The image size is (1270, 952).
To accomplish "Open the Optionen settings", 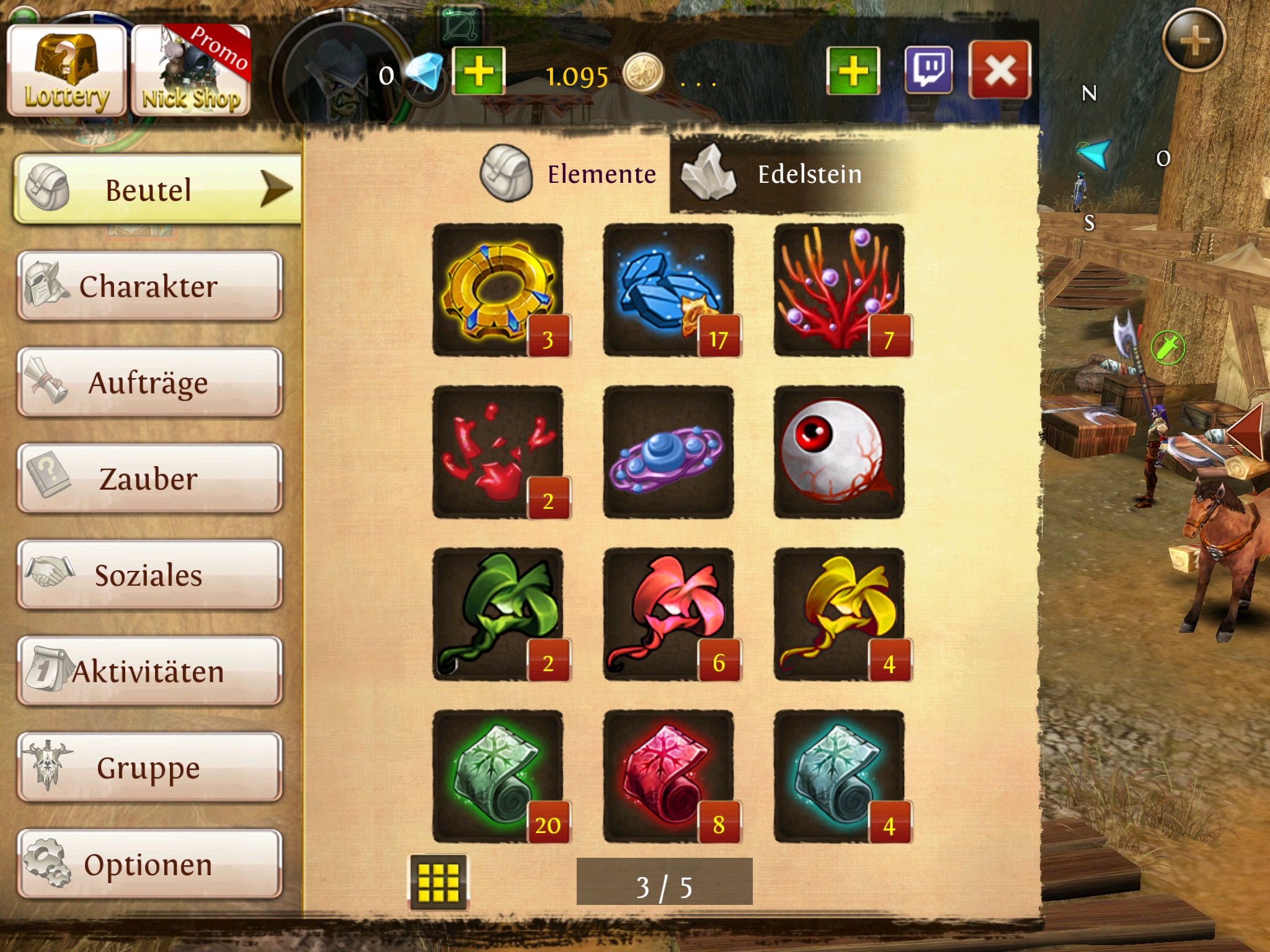I will [149, 864].
